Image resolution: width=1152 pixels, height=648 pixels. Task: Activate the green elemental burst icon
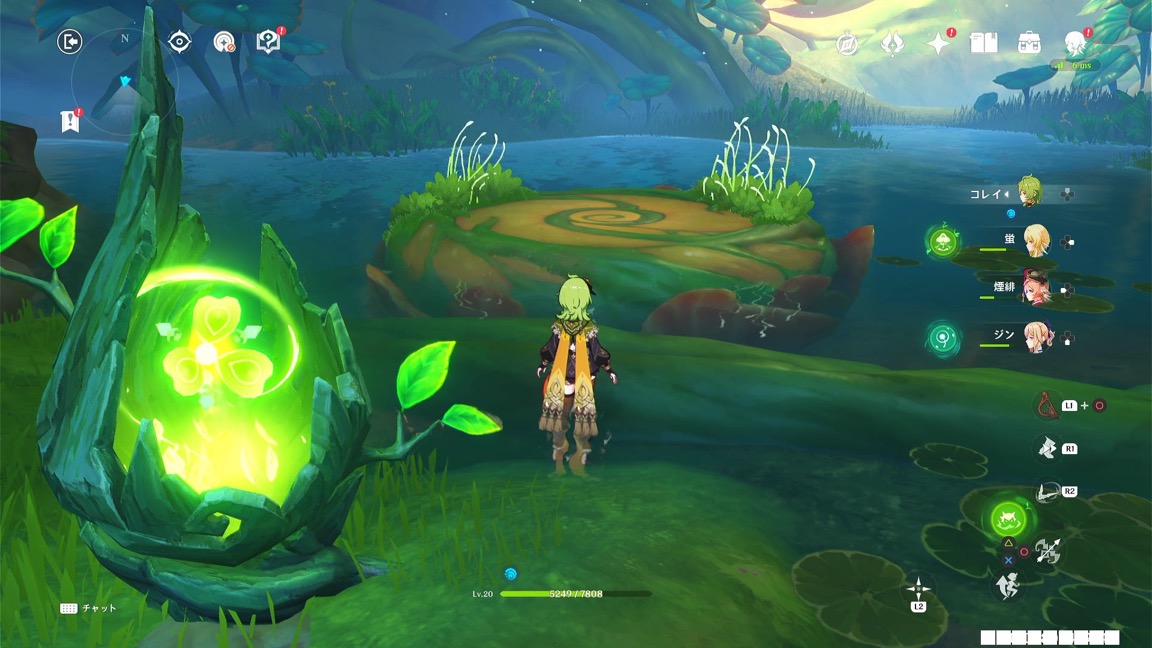pyautogui.click(x=1007, y=518)
